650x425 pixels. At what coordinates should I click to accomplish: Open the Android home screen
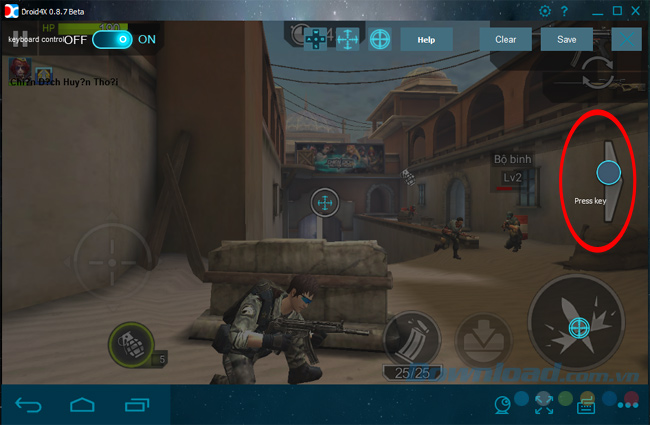point(82,404)
